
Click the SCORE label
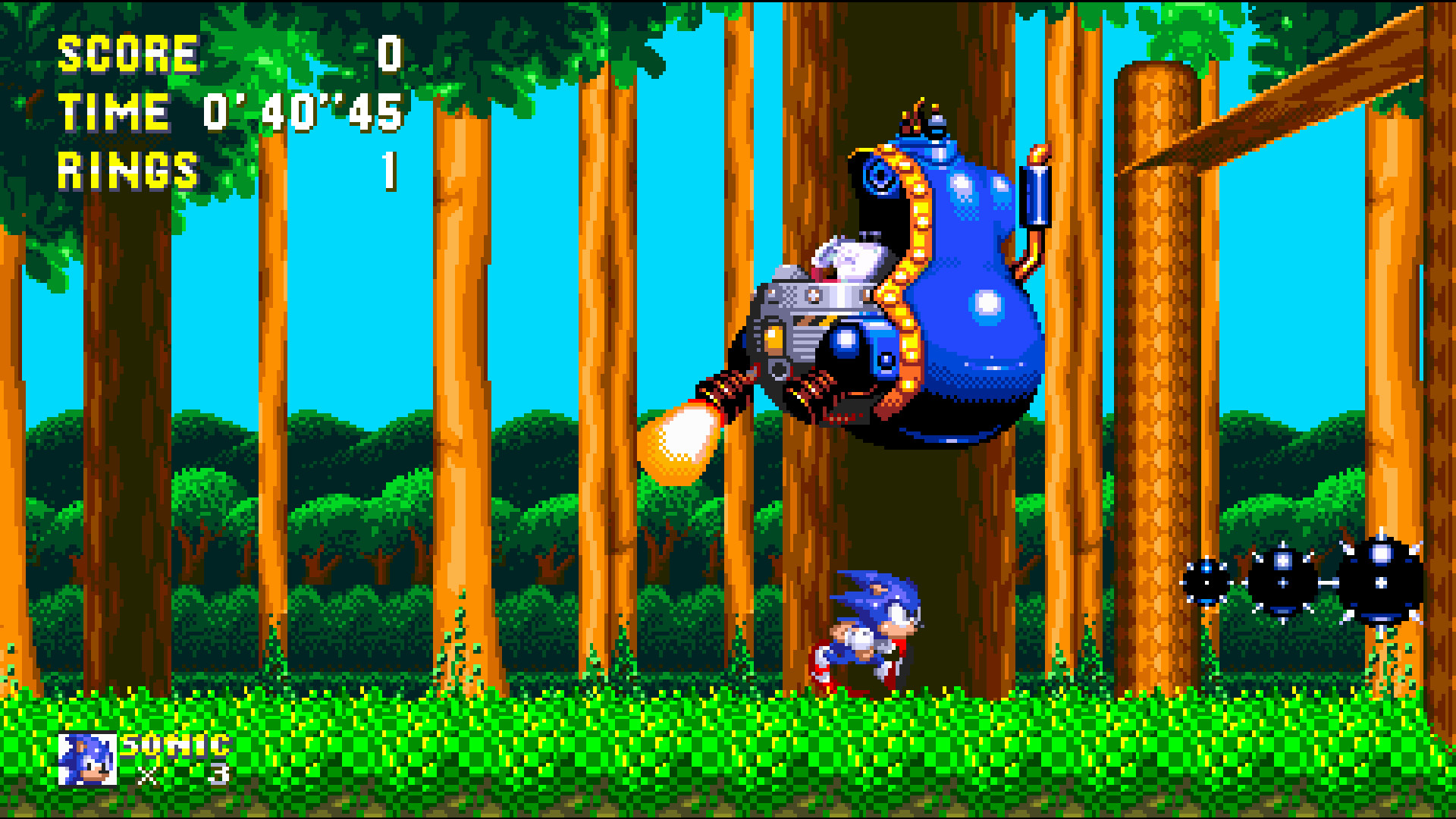click(127, 53)
